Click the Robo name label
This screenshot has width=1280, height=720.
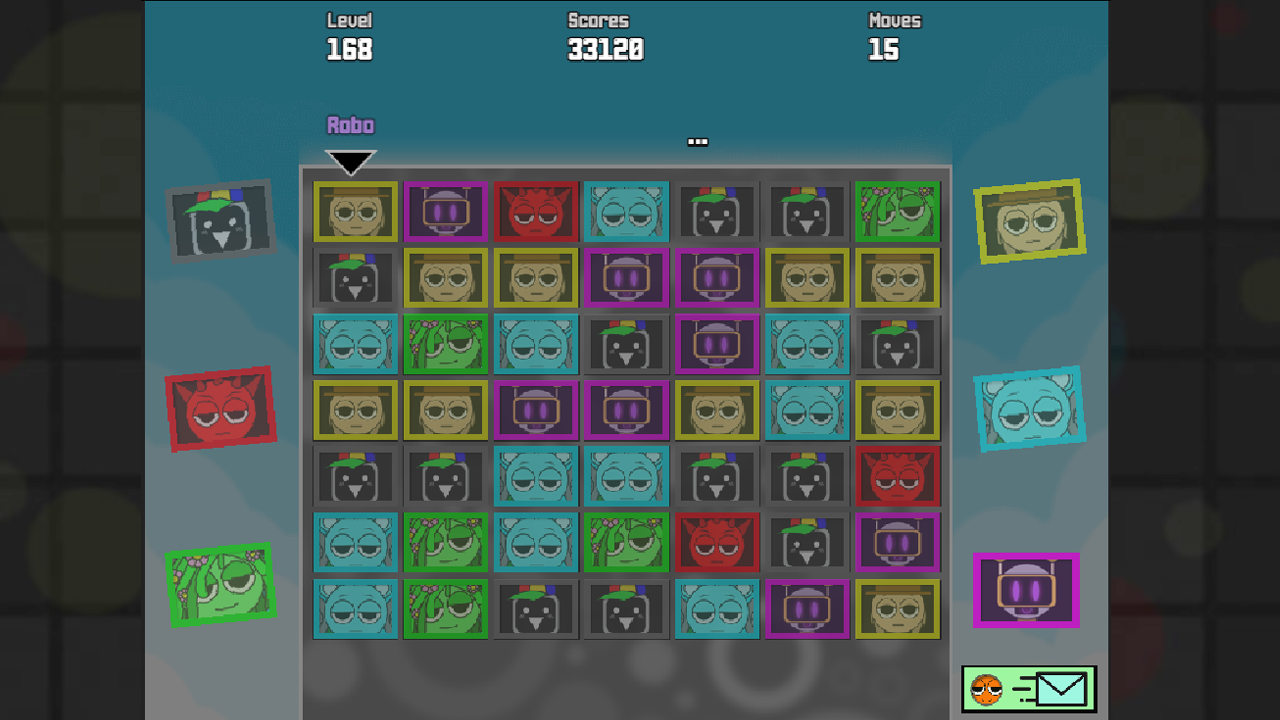click(x=349, y=124)
